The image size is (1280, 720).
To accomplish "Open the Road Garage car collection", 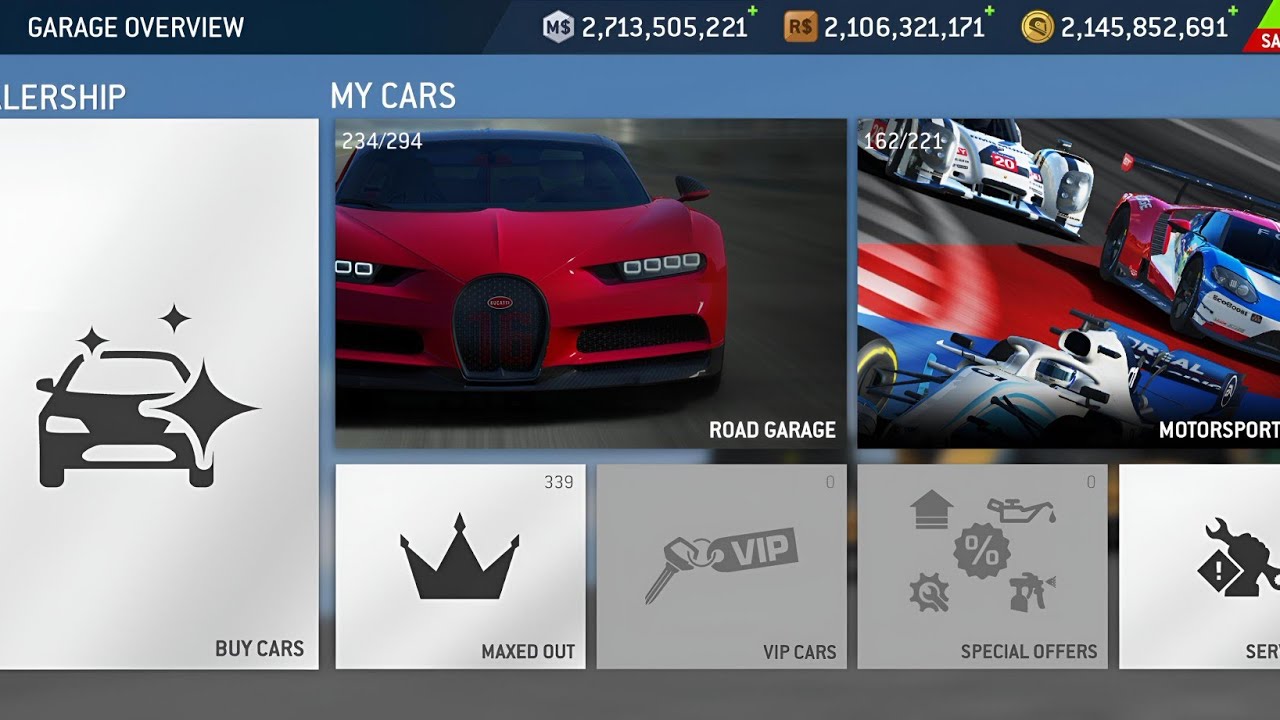I will [x=590, y=283].
